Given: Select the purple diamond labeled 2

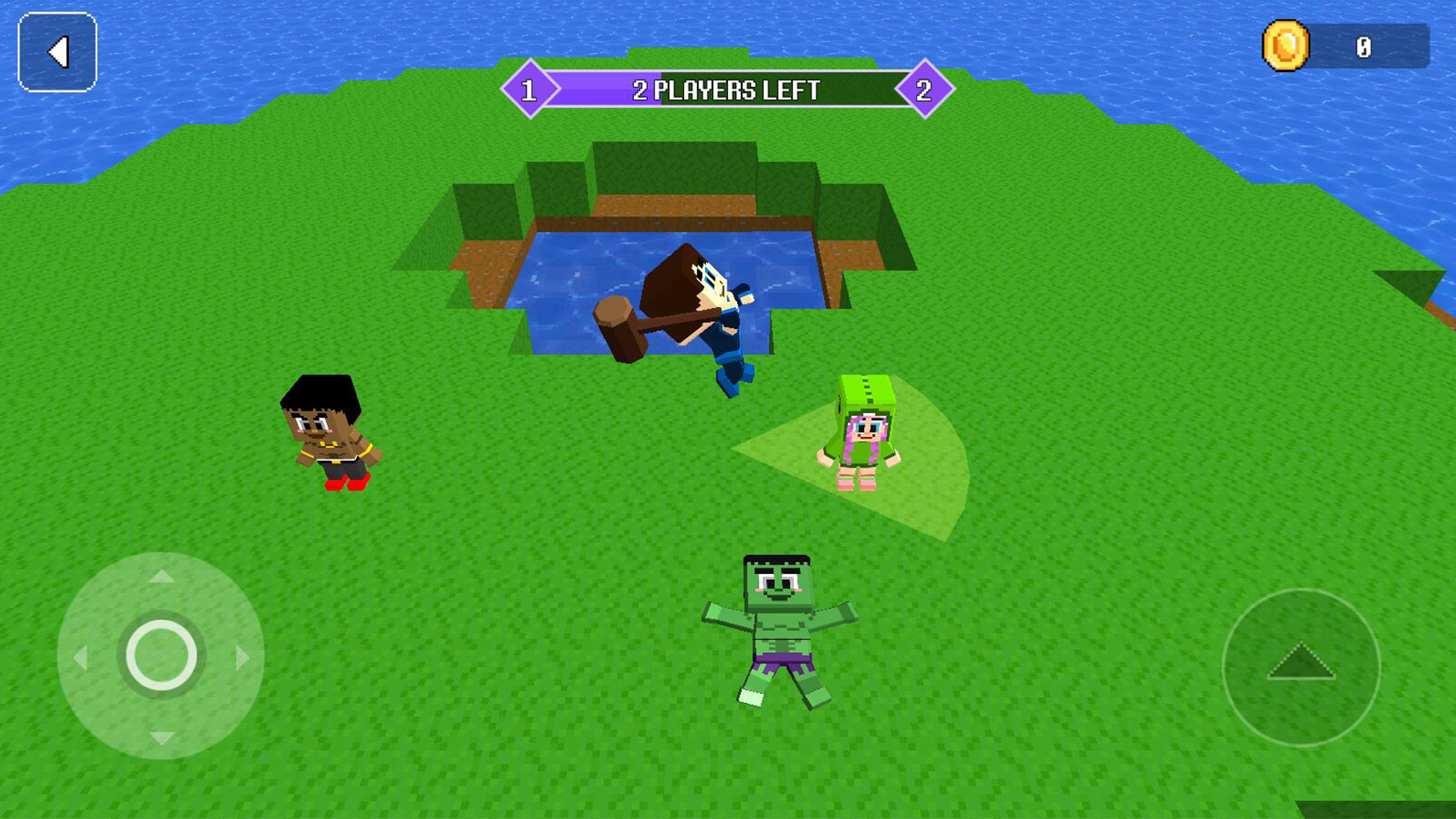Looking at the screenshot, I should click(924, 89).
